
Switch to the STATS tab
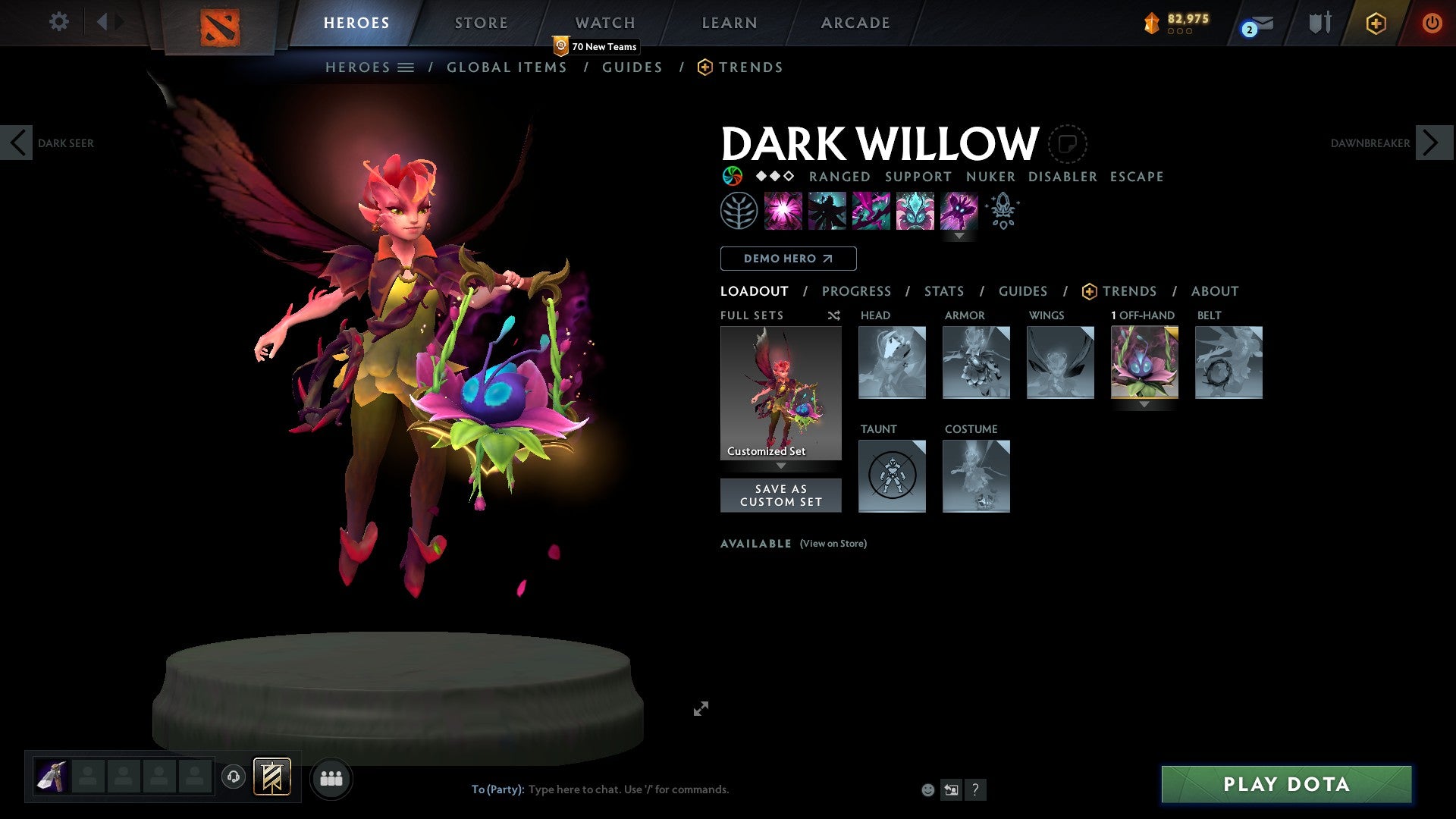943,291
